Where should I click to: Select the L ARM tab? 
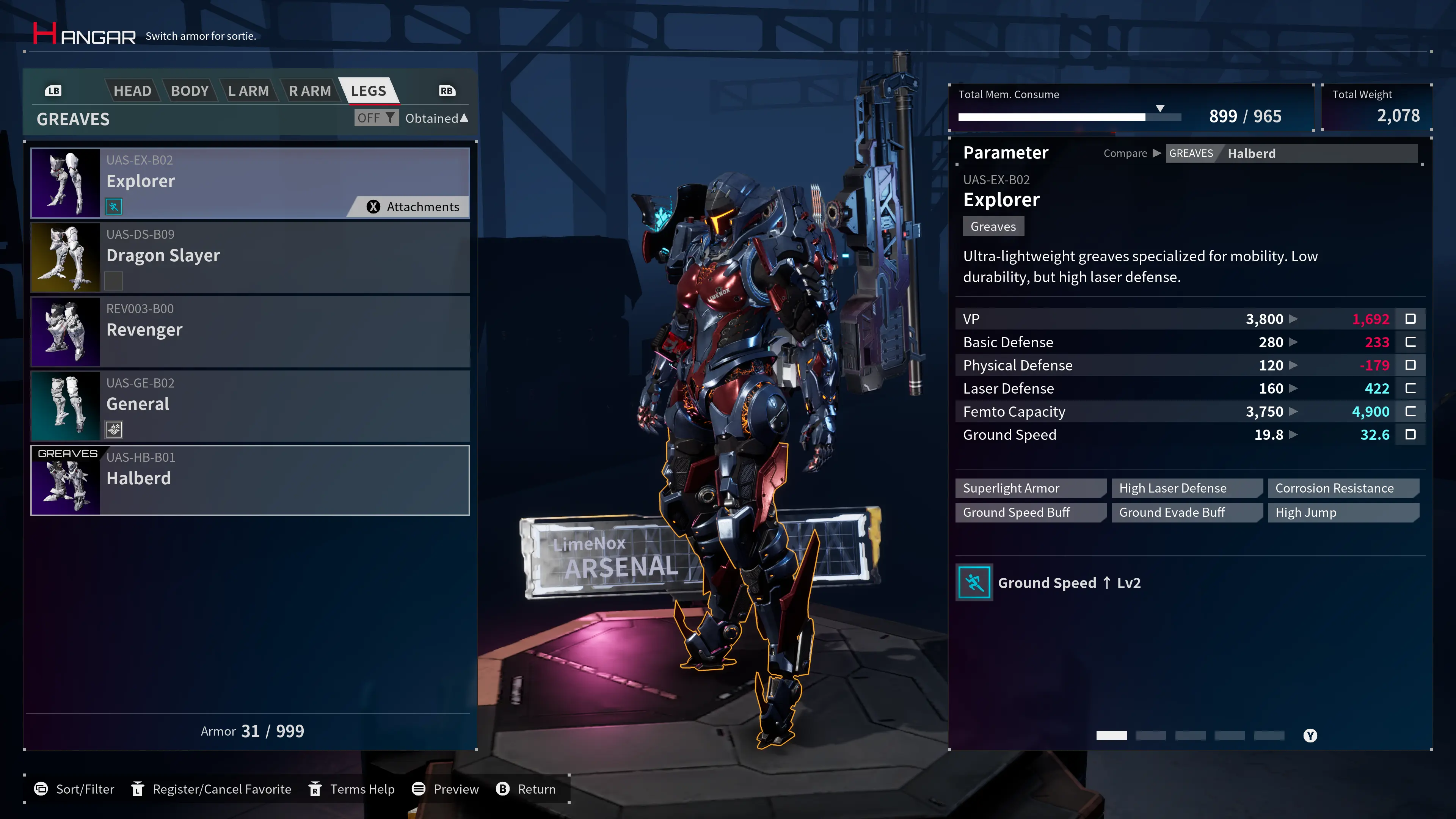248,91
